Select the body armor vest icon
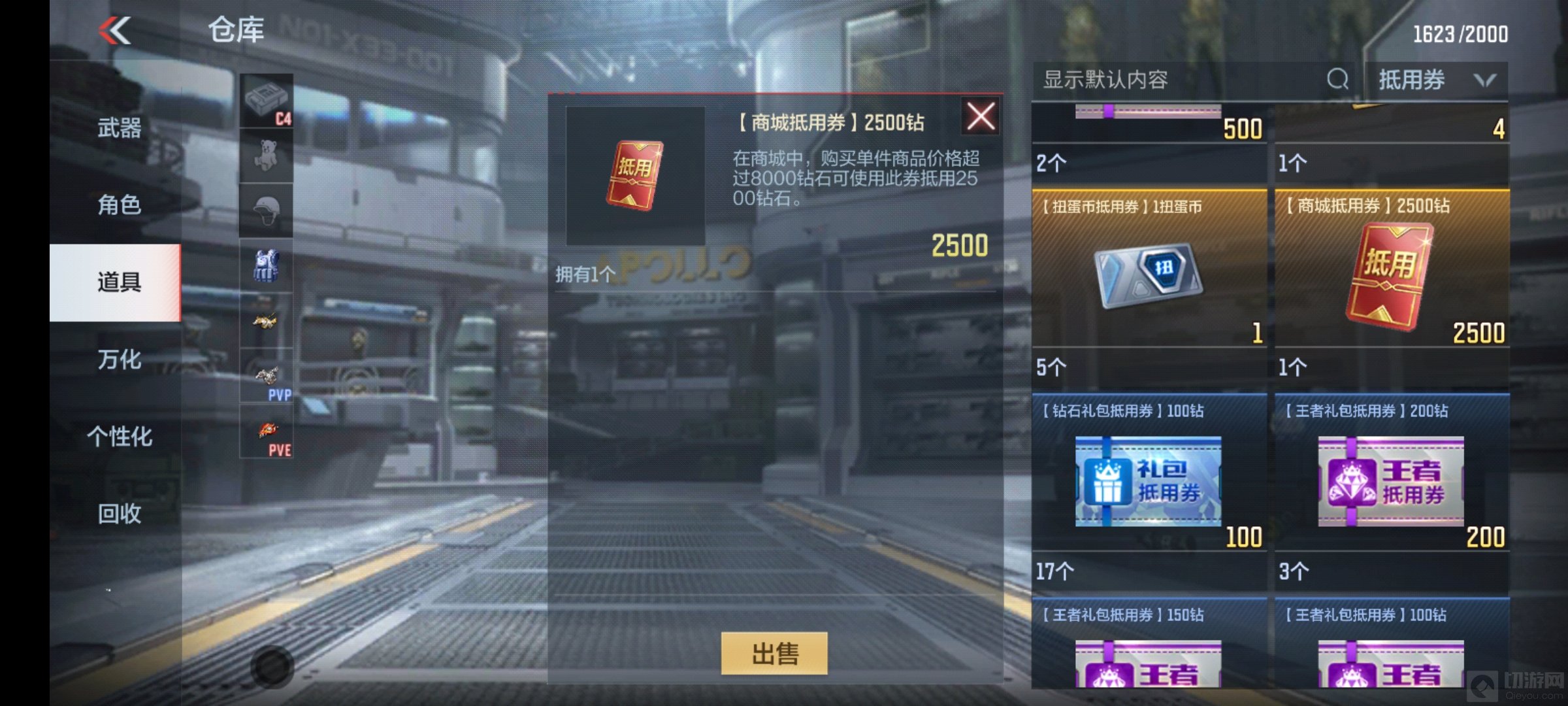This screenshot has width=1568, height=706. pyautogui.click(x=267, y=265)
